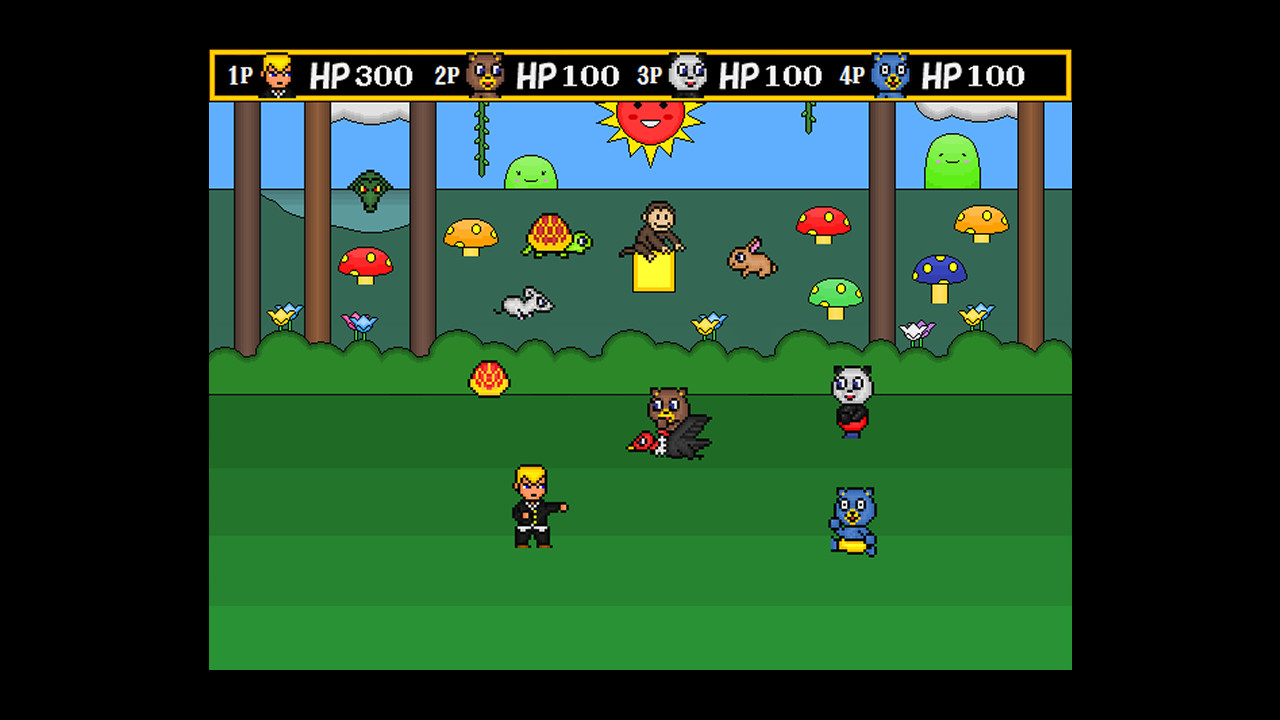Click the 2P owl portrait icon
1280x720 pixels.
[x=484, y=71]
